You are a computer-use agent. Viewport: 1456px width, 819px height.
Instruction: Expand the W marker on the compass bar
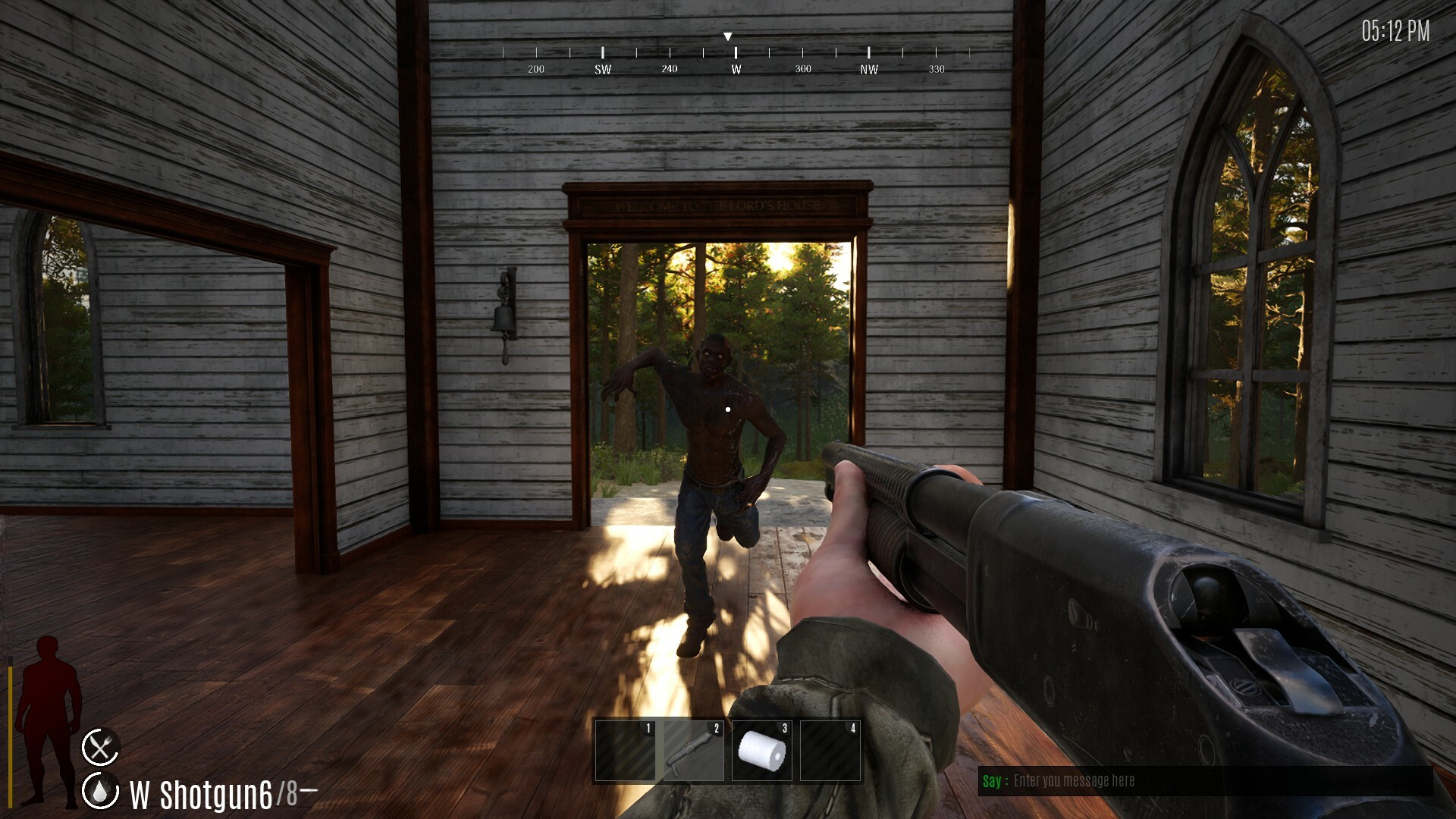[x=734, y=68]
